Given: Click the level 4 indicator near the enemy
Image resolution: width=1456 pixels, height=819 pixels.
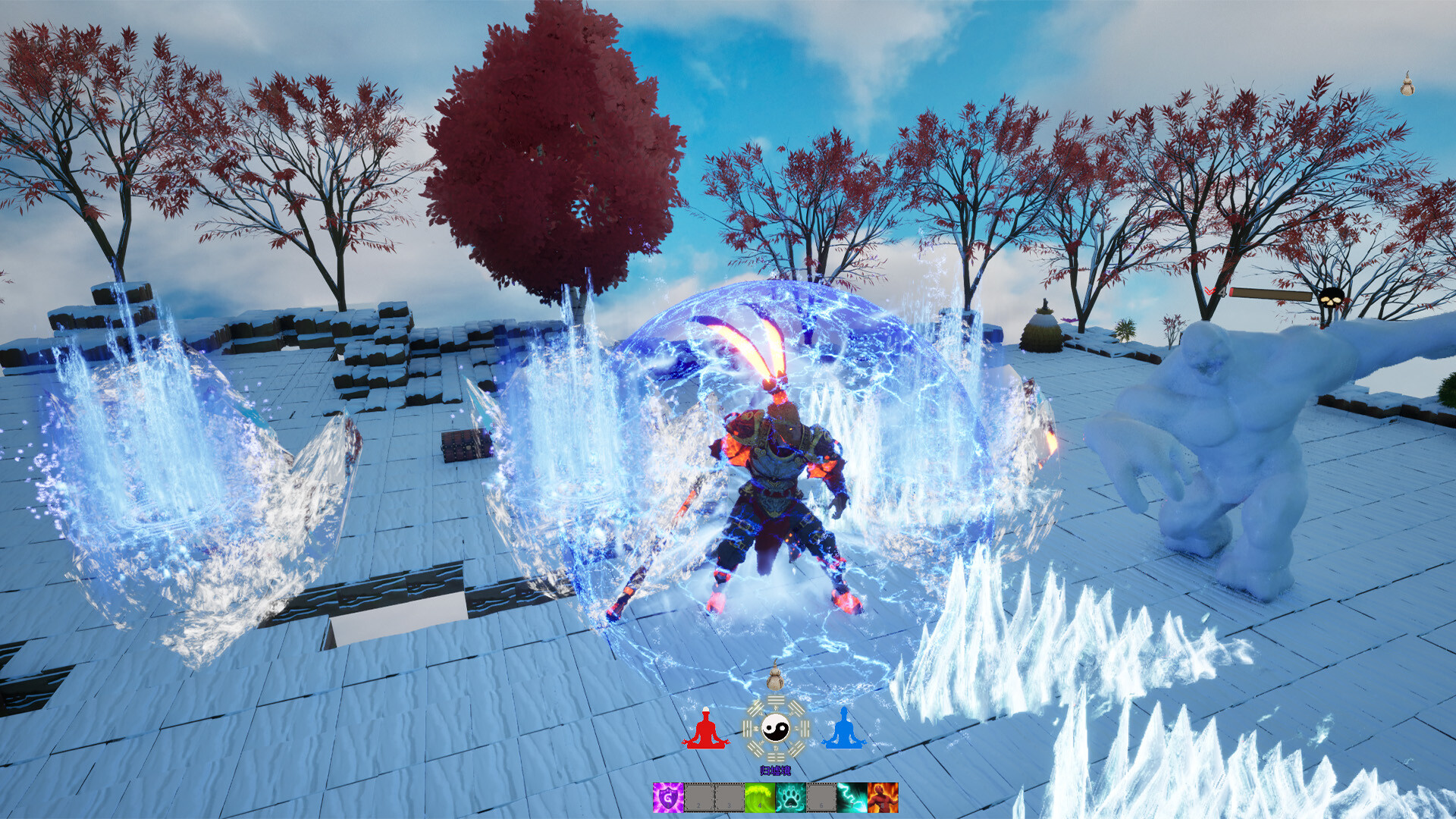Looking at the screenshot, I should point(1222,292).
